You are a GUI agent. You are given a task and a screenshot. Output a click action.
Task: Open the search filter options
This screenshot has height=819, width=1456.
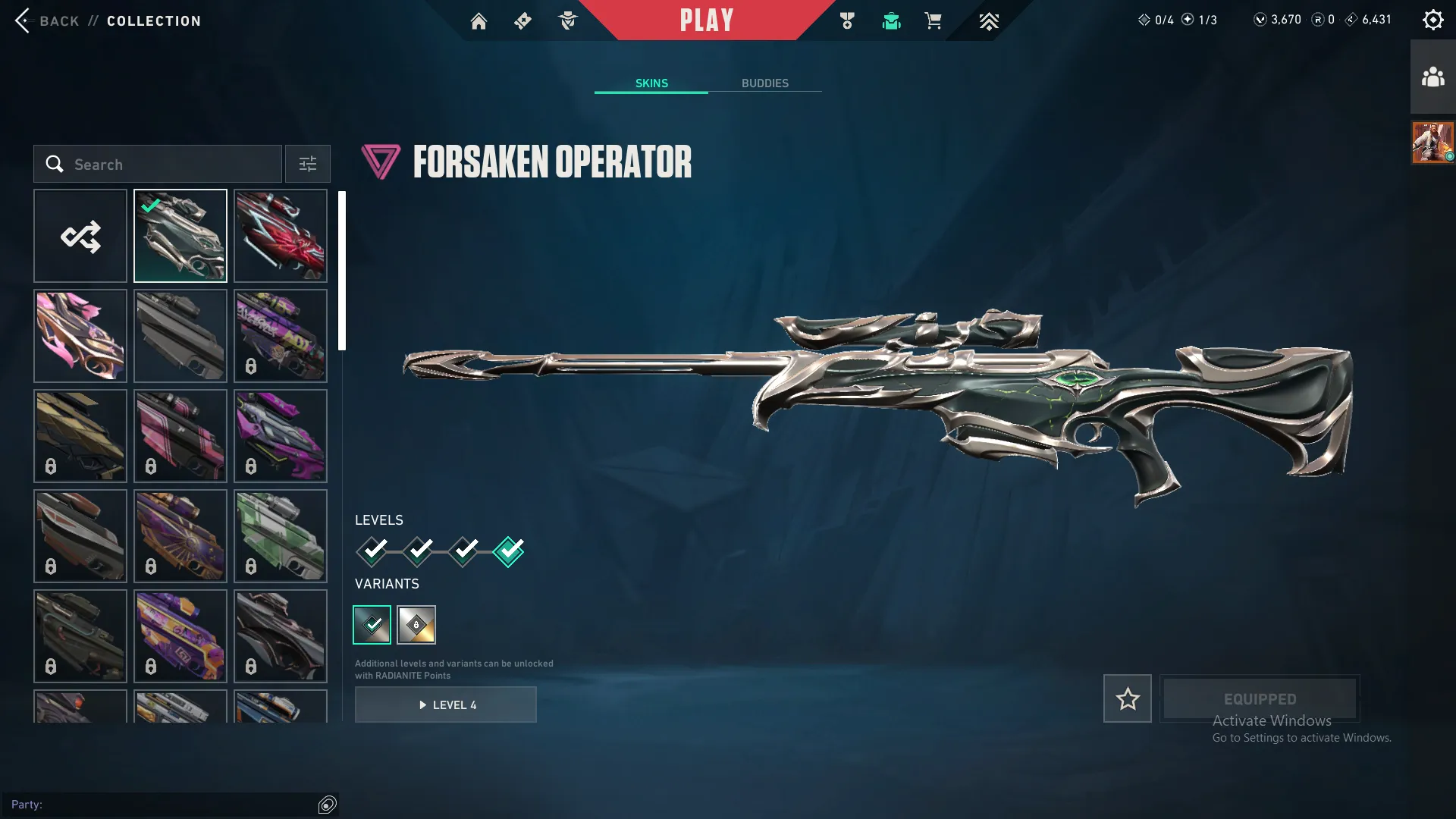pos(307,164)
